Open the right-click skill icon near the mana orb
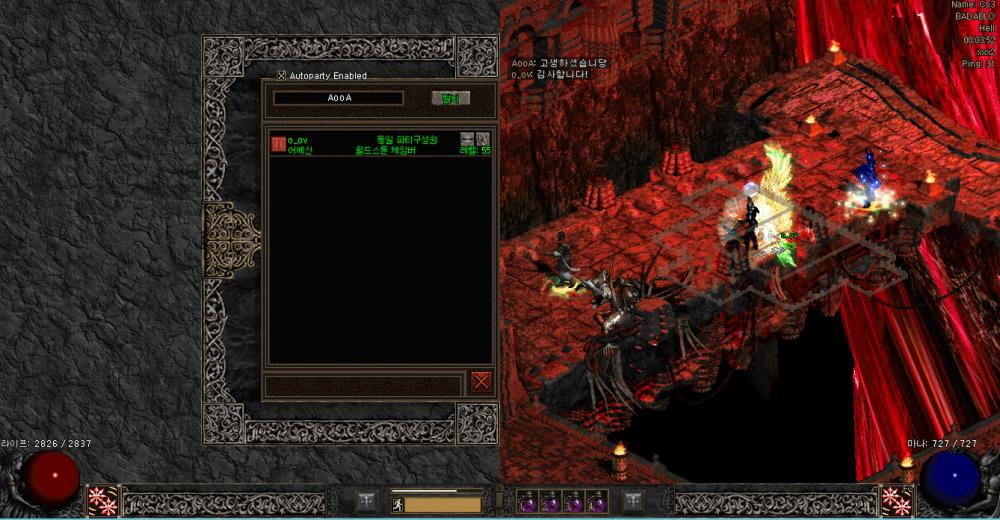Viewport: 1000px width, 520px height. [x=897, y=500]
